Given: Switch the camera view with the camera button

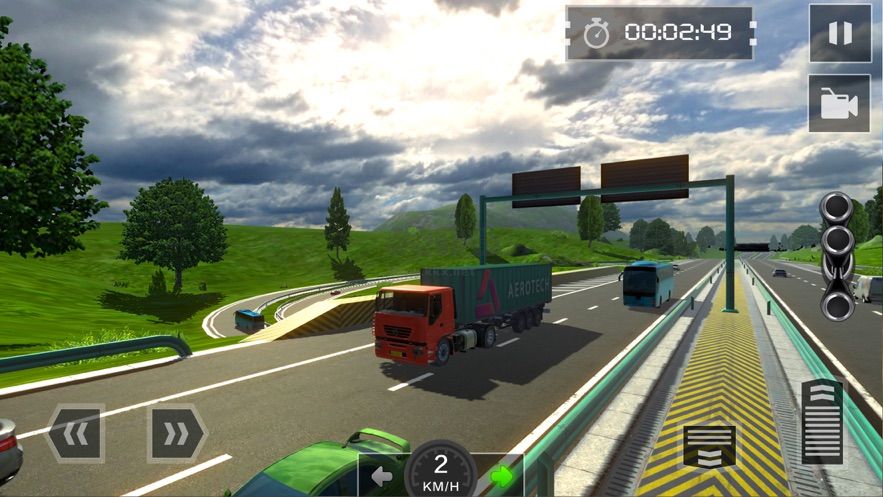Looking at the screenshot, I should (x=839, y=103).
